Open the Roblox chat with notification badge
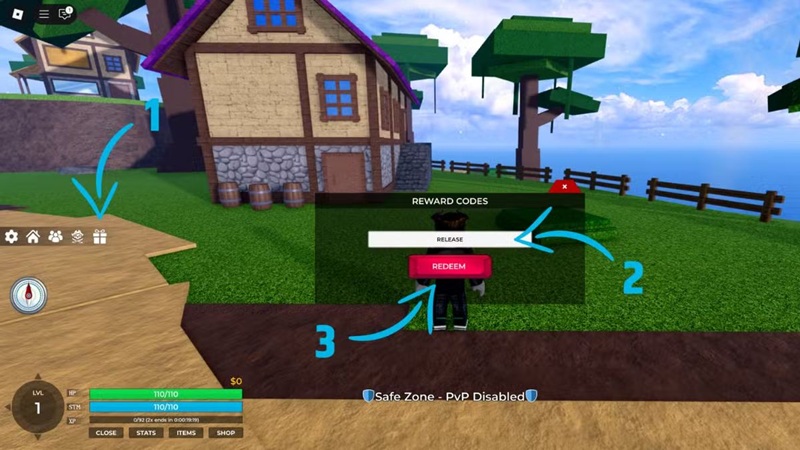Viewport: 800px width, 450px height. tap(66, 13)
